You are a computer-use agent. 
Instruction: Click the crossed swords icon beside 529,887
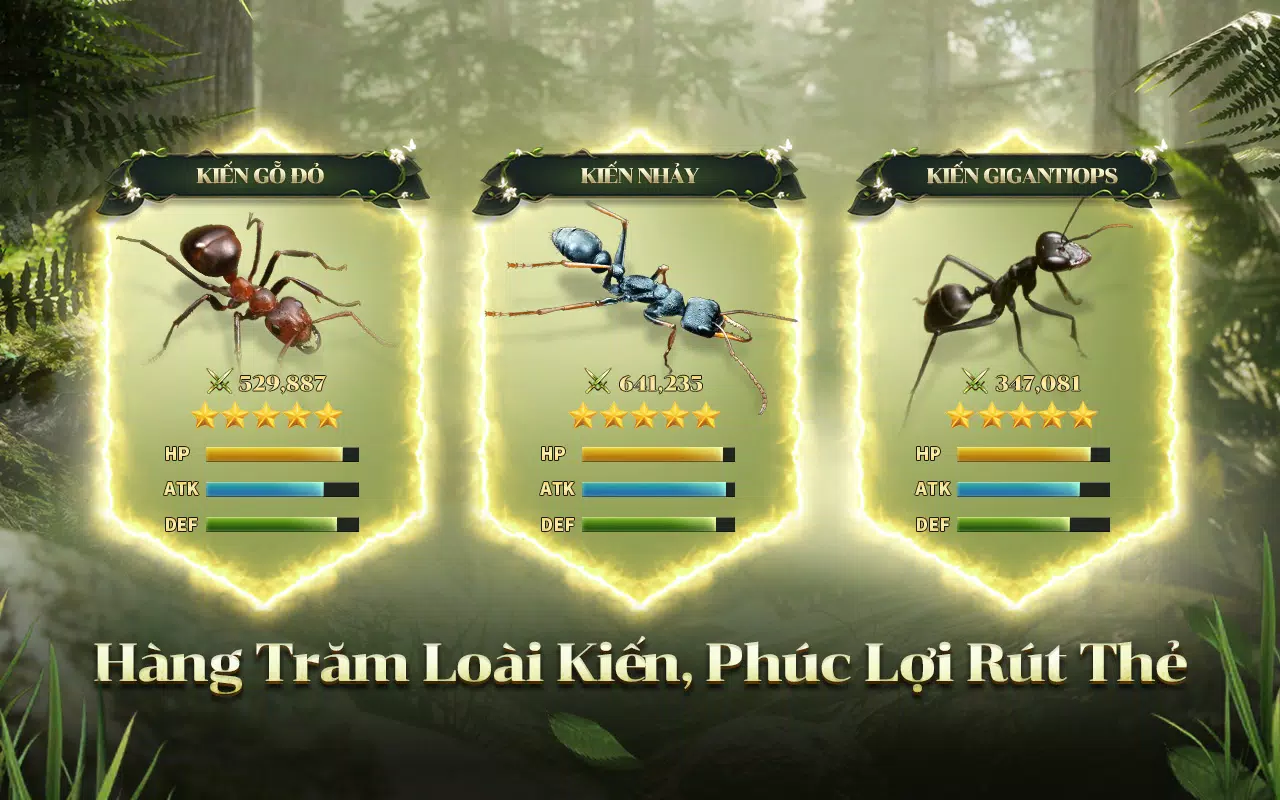(218, 381)
